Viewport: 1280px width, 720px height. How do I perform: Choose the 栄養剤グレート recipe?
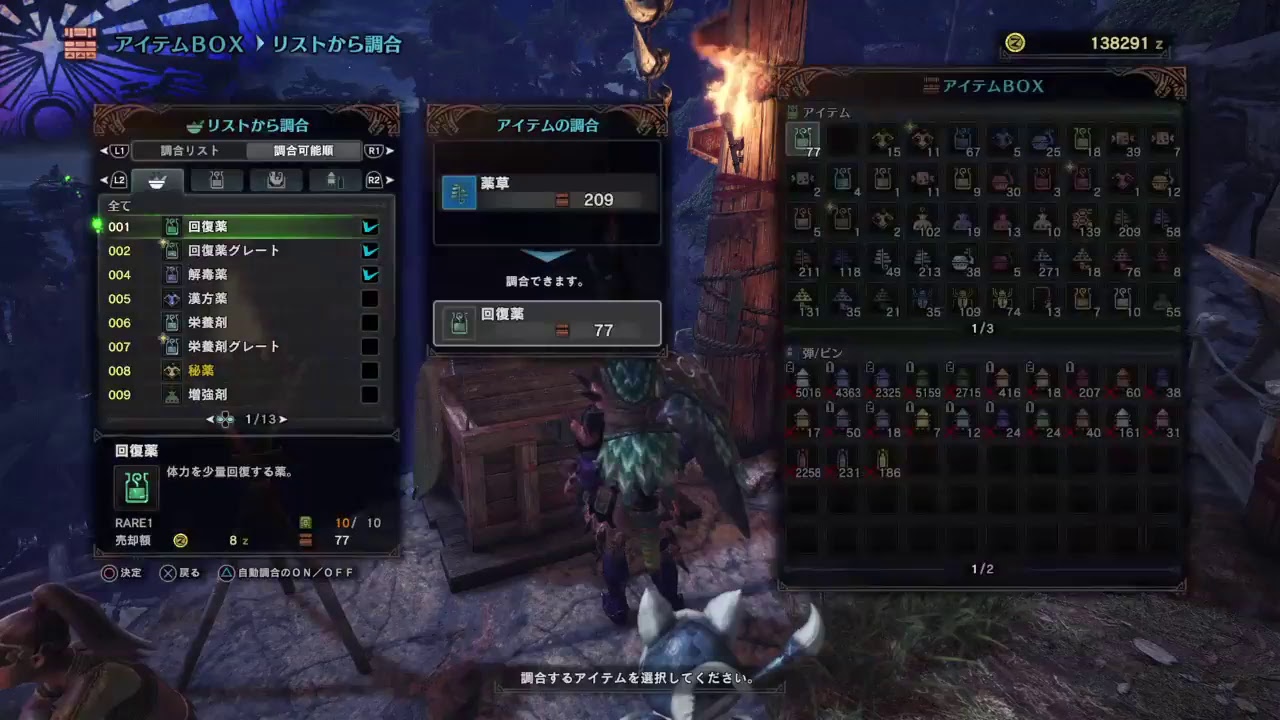click(240, 347)
